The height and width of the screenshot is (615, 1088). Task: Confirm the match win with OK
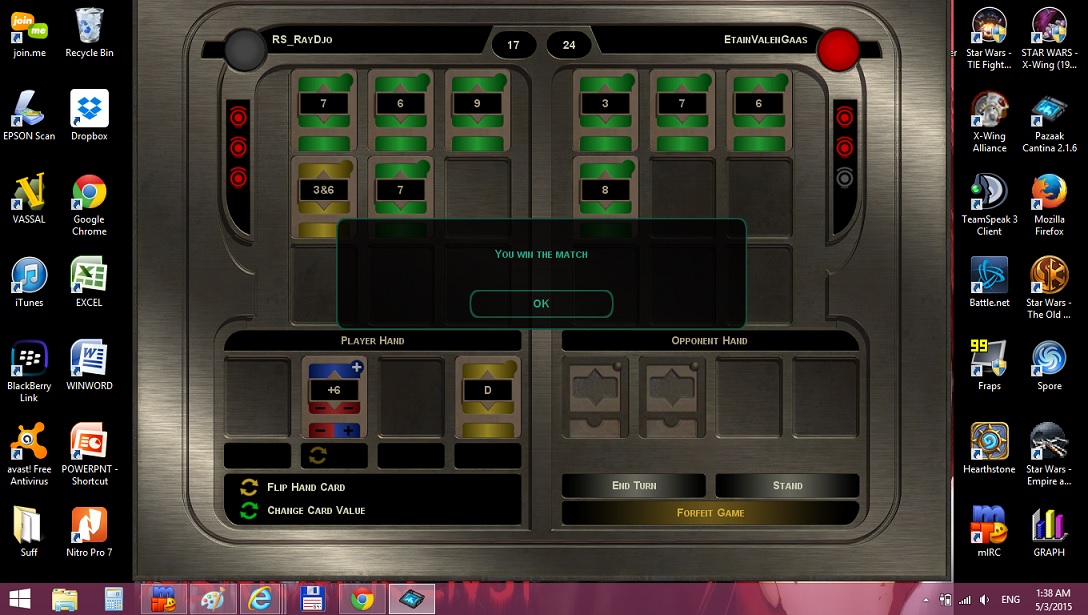point(541,303)
